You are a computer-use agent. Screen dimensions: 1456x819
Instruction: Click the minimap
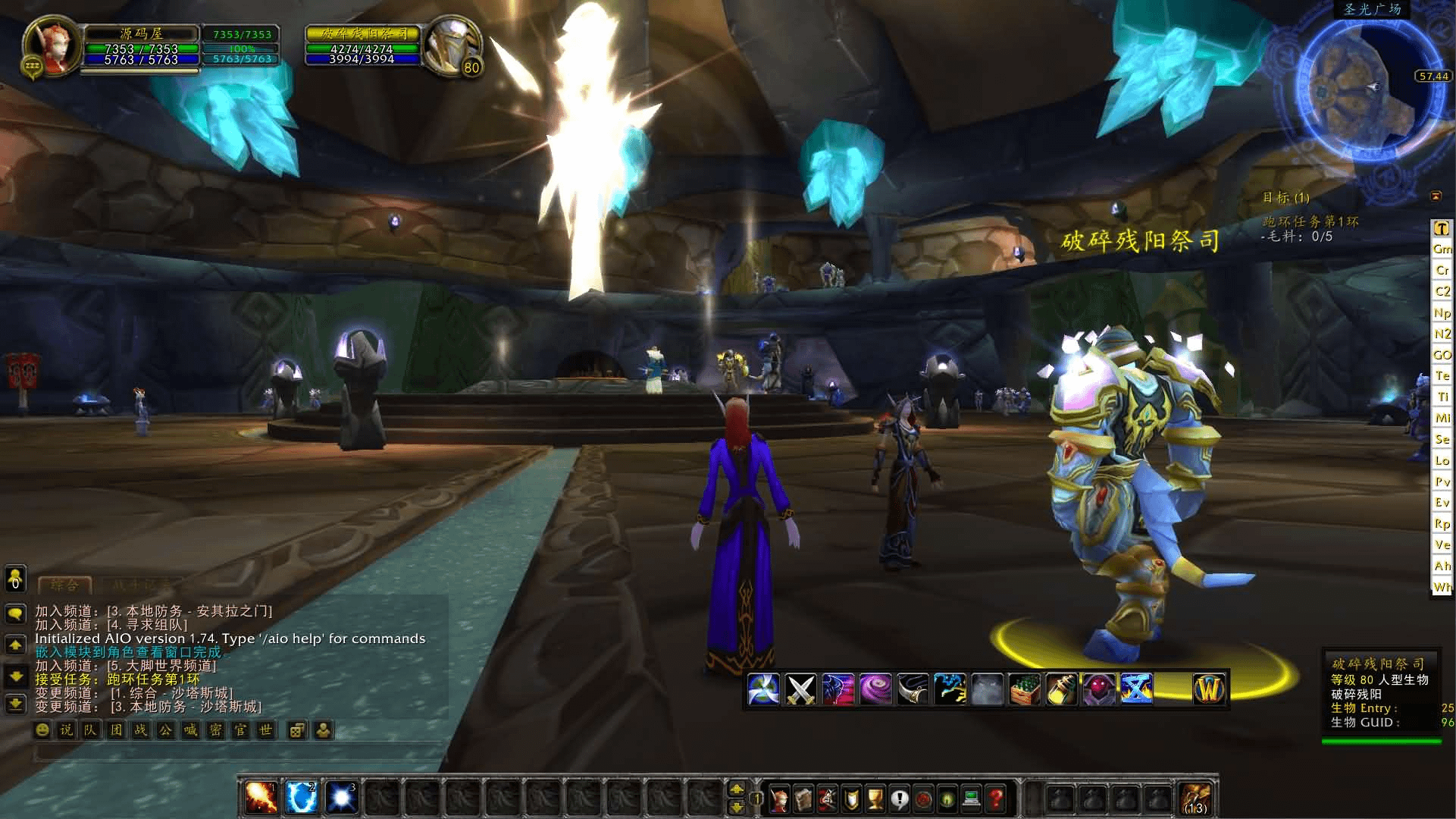[x=1357, y=91]
